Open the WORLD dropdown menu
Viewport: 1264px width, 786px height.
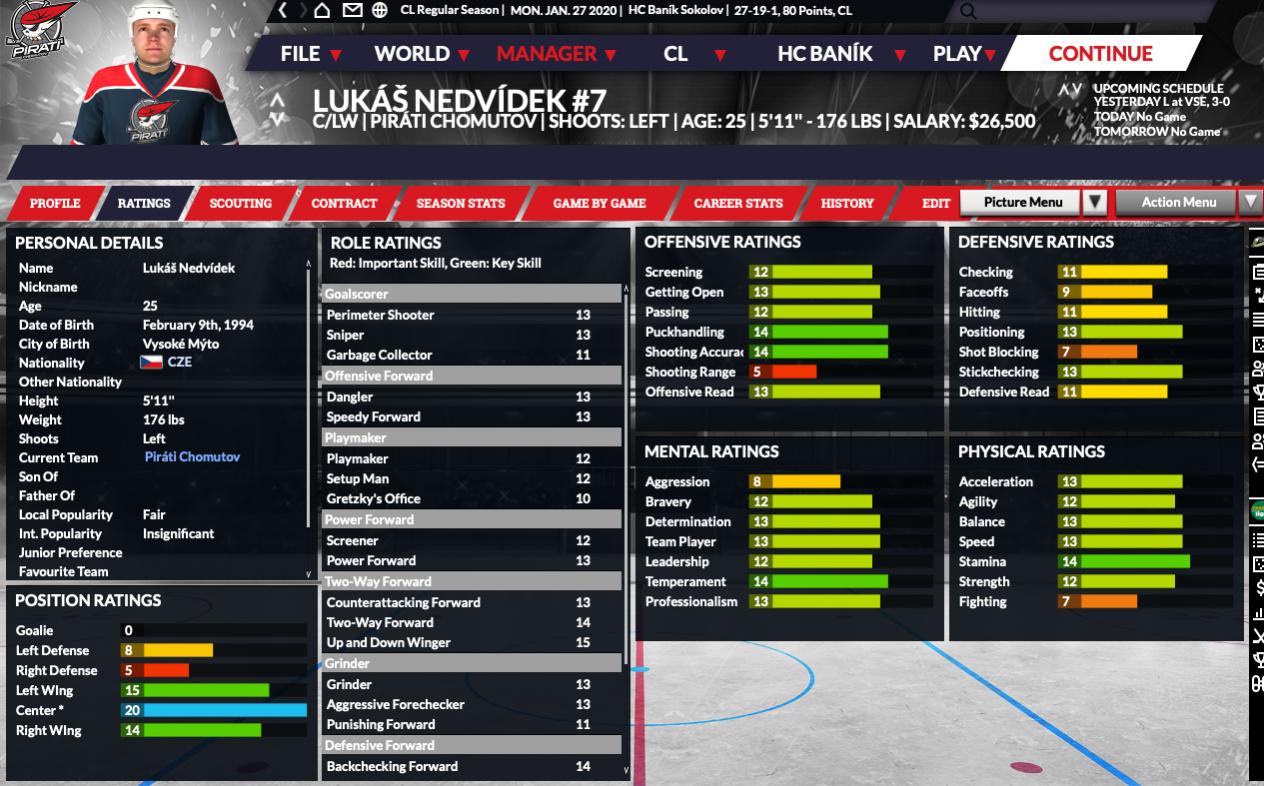click(422, 54)
